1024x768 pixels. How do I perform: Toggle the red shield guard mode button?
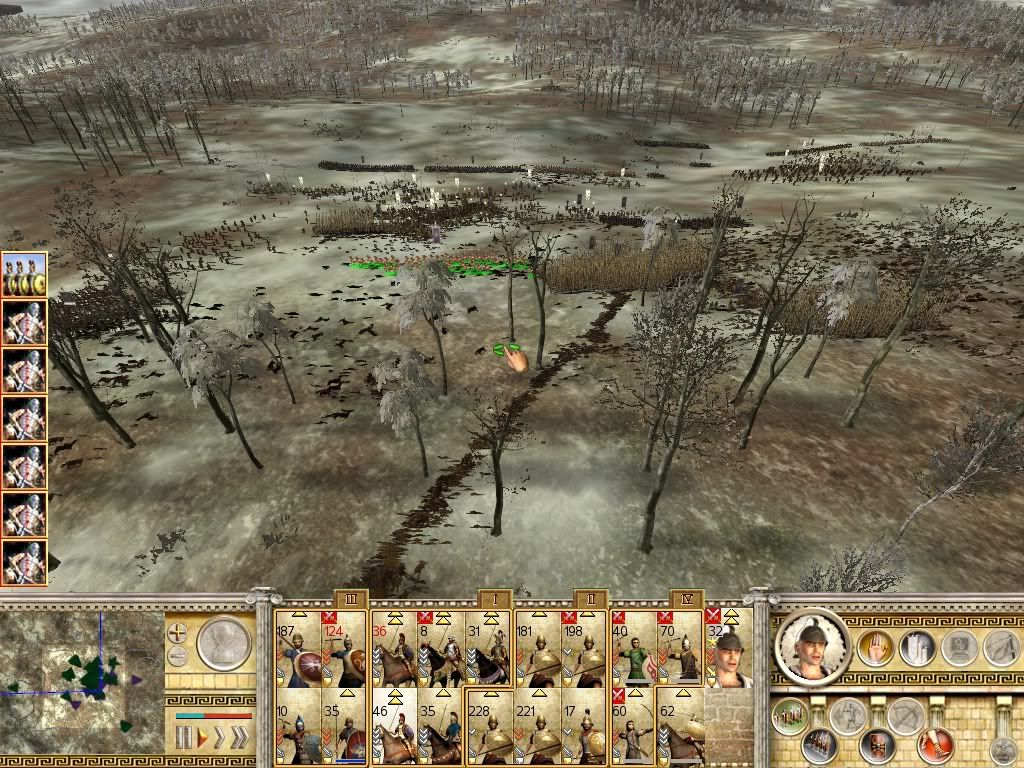tap(878, 745)
